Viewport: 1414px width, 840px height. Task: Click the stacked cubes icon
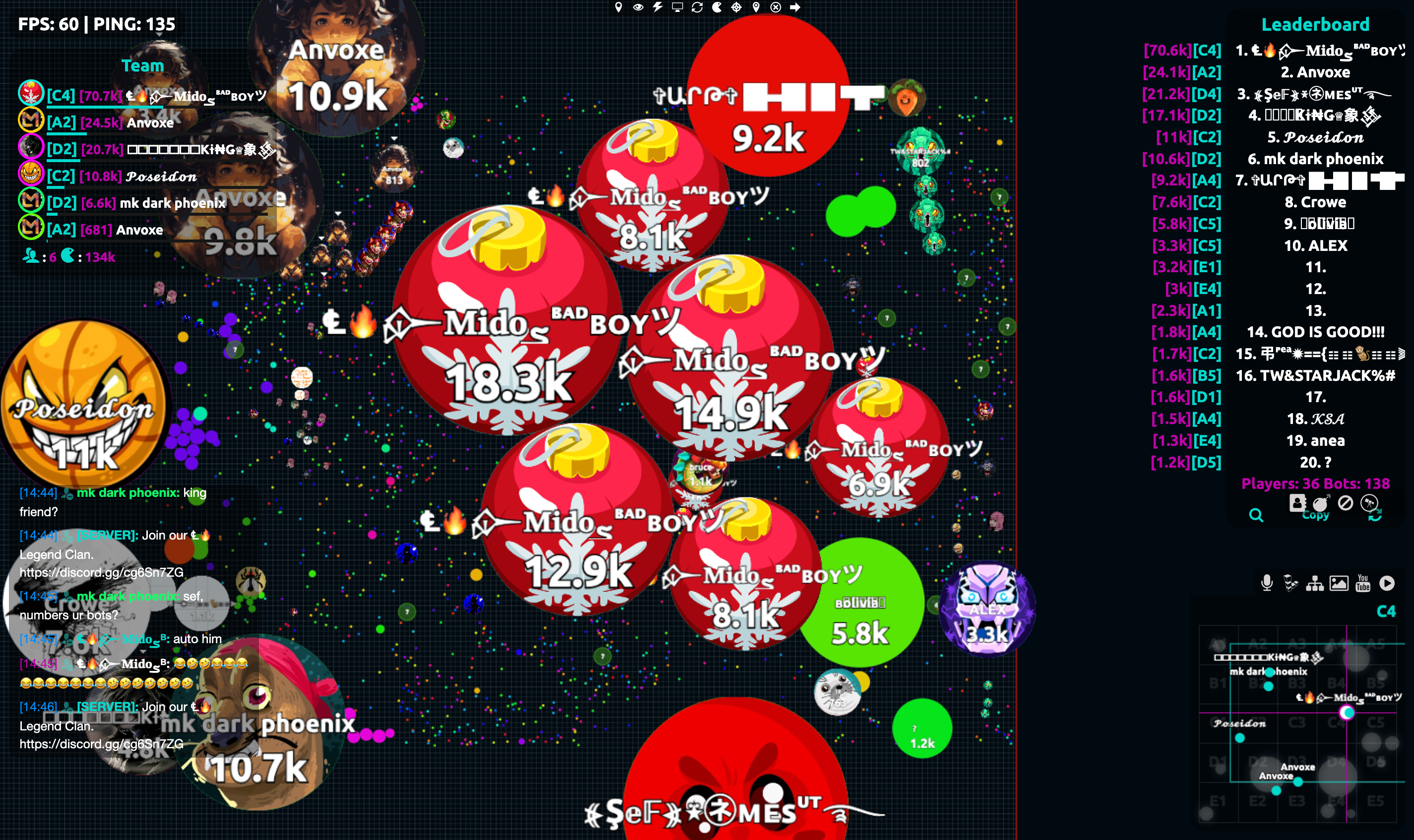tap(1290, 583)
